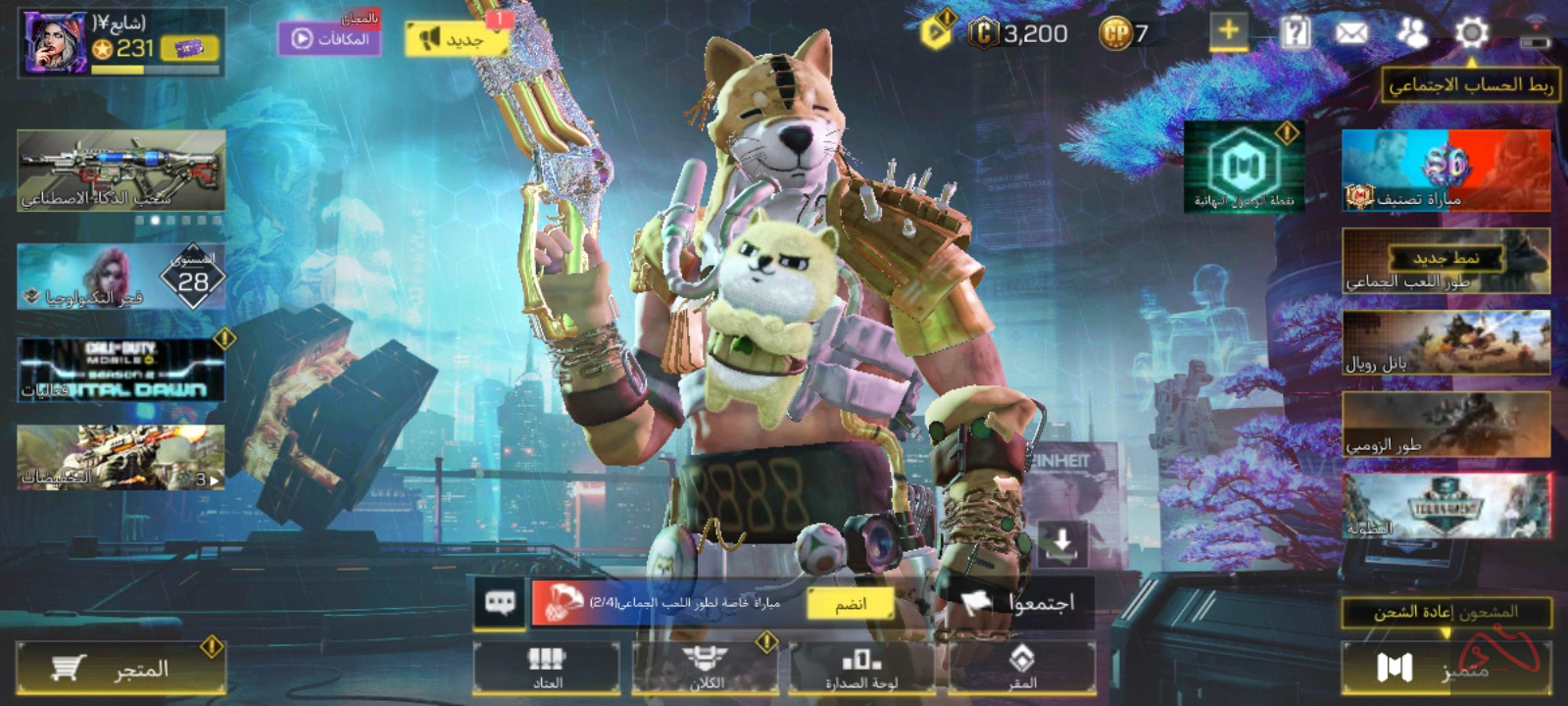1568x706 pixels.
Task: Join the private match with yellow button
Action: click(x=851, y=604)
